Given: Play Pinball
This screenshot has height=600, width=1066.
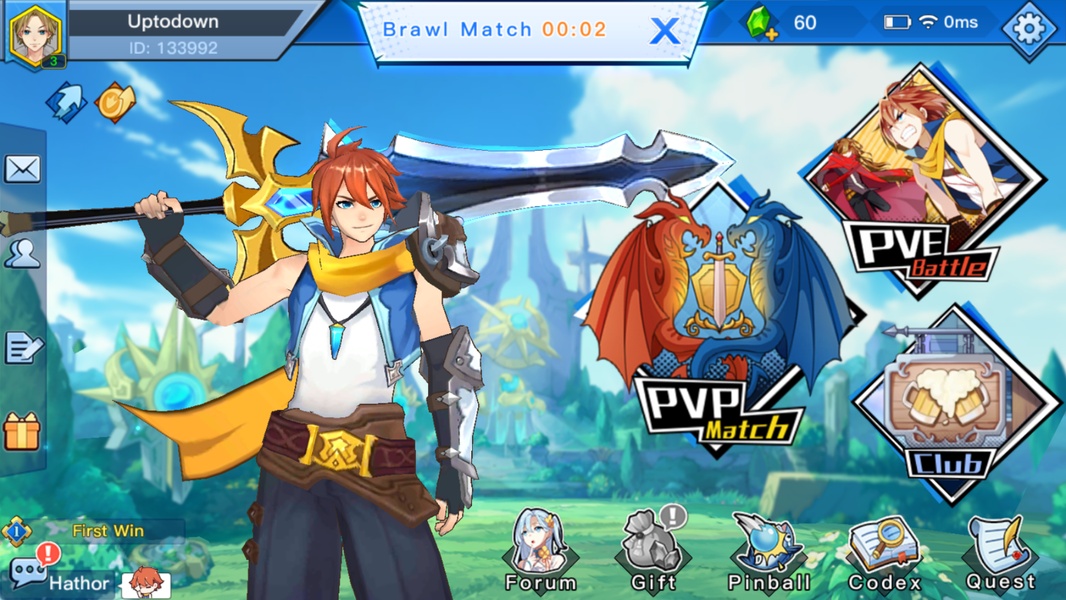Looking at the screenshot, I should point(767,550).
